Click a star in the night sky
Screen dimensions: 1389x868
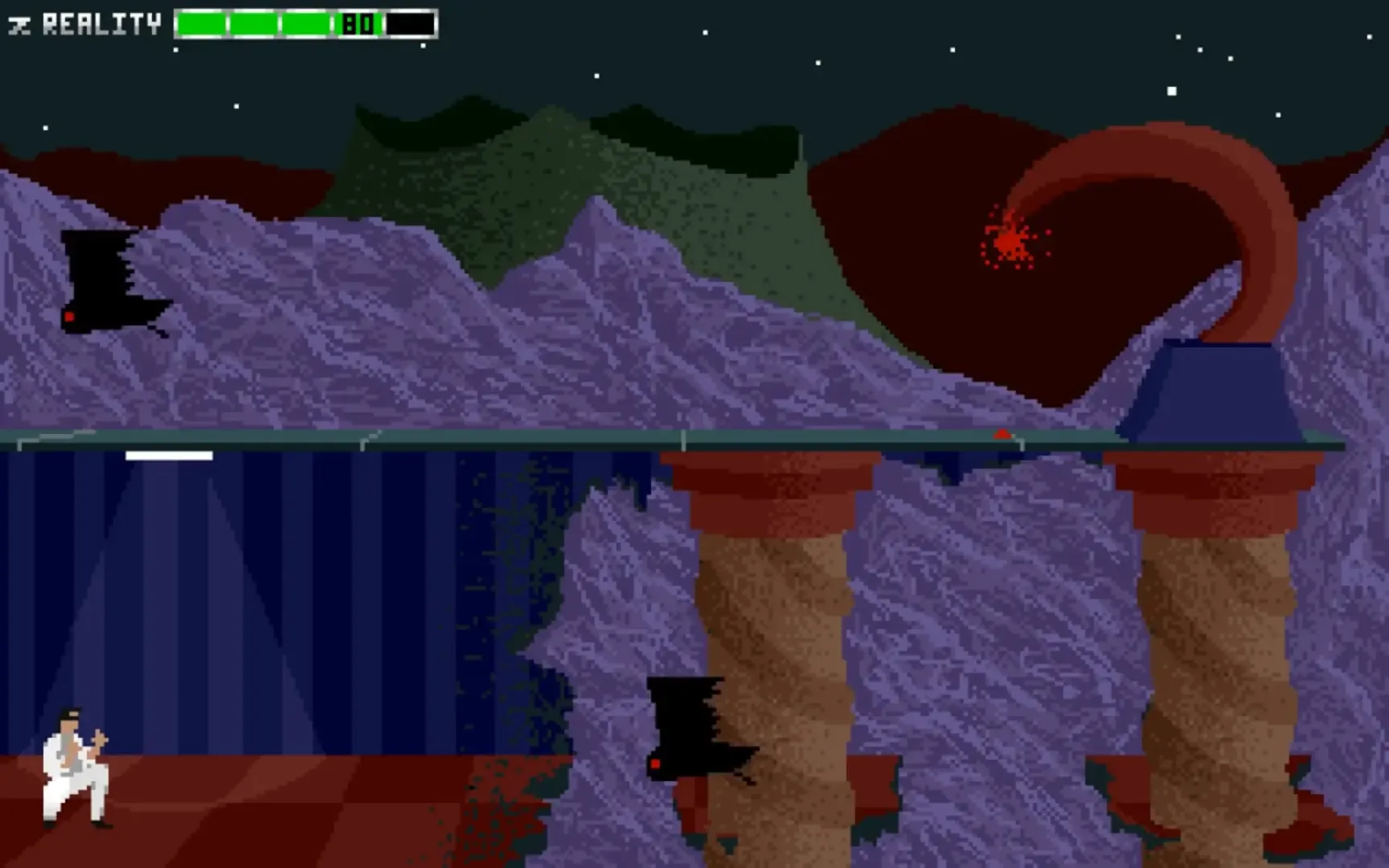pyautogui.click(x=1170, y=92)
